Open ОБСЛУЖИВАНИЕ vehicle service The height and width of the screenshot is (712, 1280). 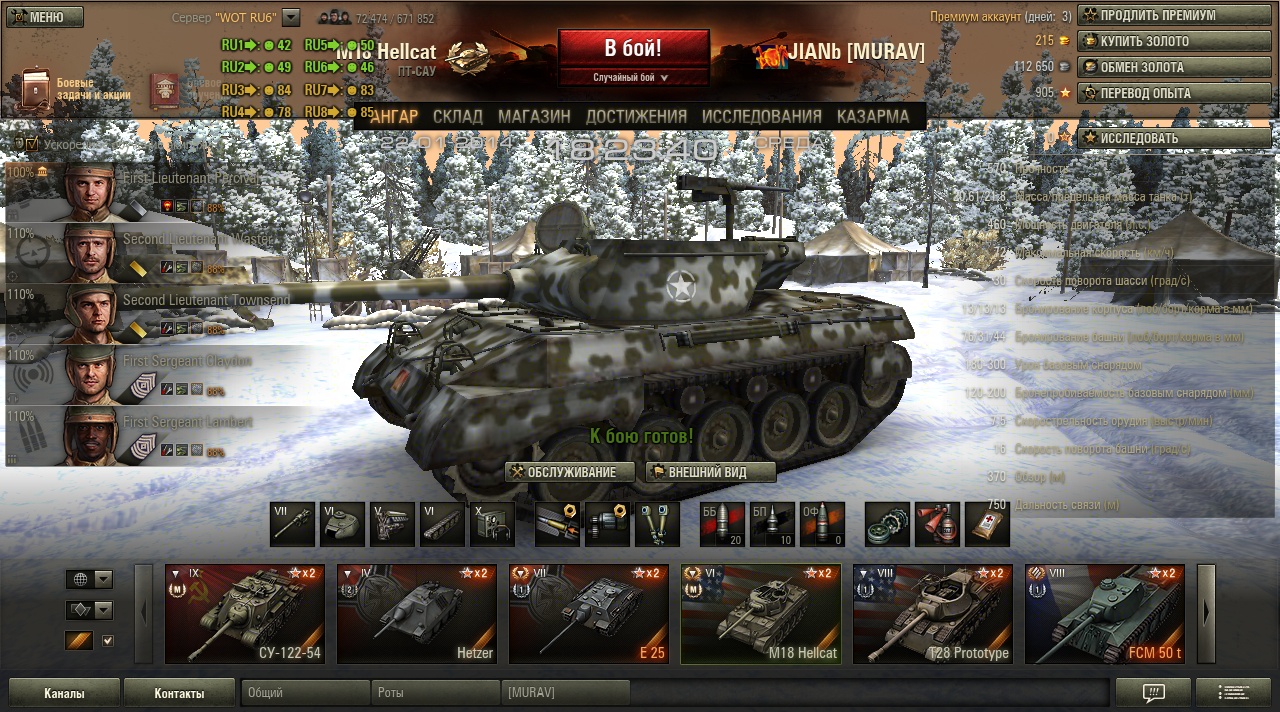tap(570, 472)
